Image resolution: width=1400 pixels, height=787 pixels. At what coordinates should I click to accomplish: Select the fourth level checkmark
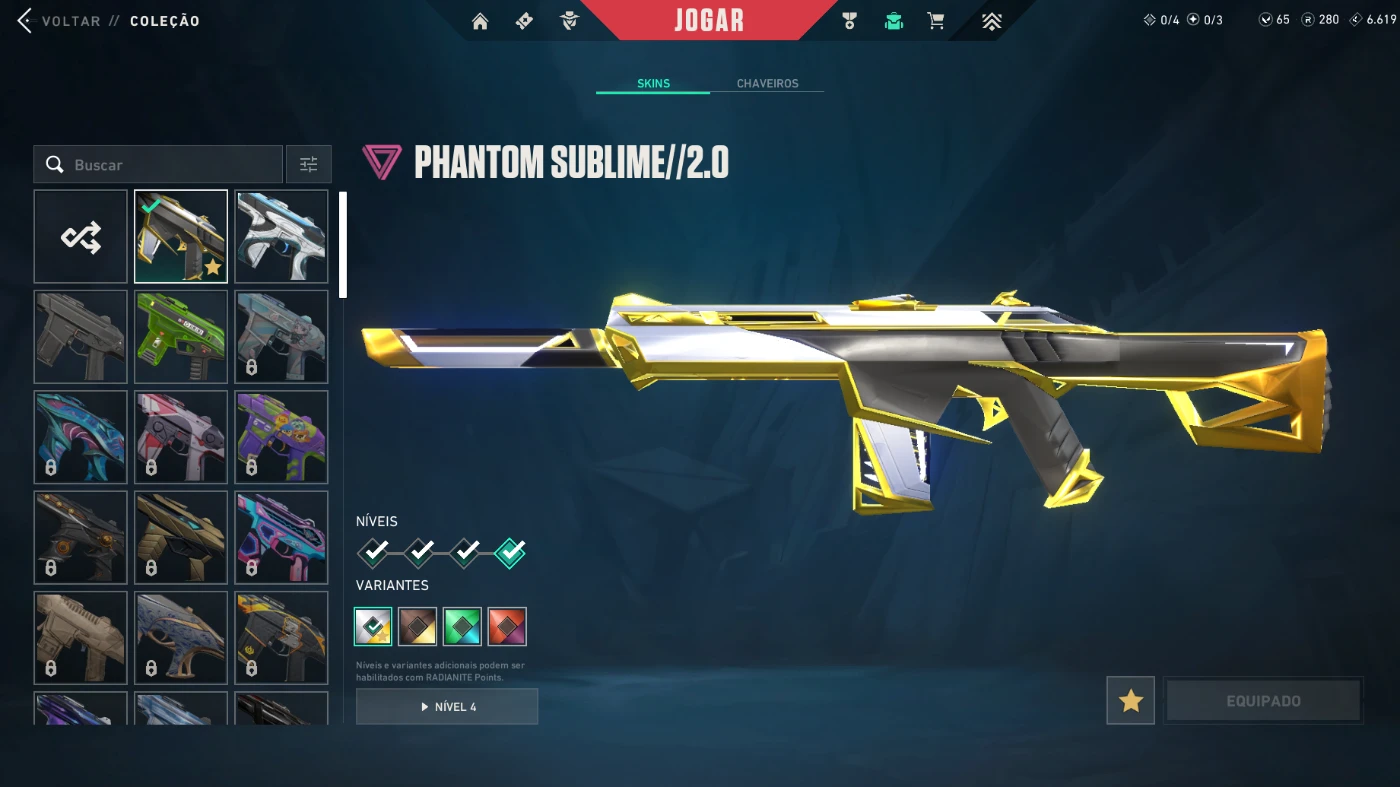pyautogui.click(x=510, y=552)
